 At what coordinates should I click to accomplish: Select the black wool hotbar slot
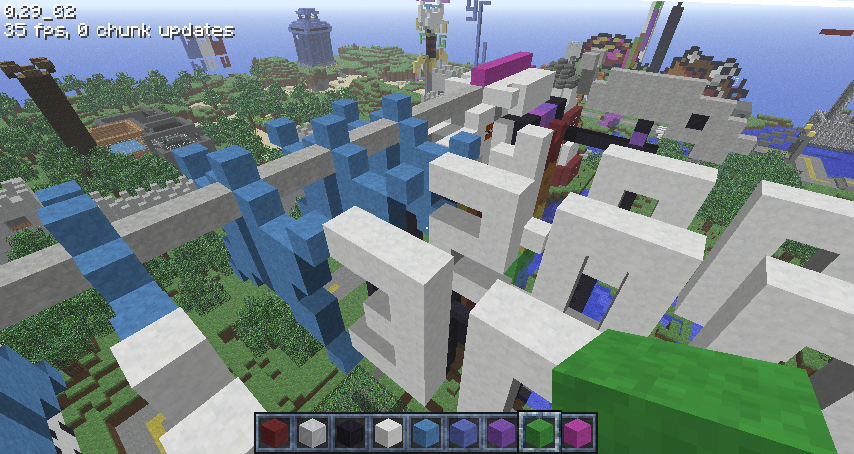(349, 433)
